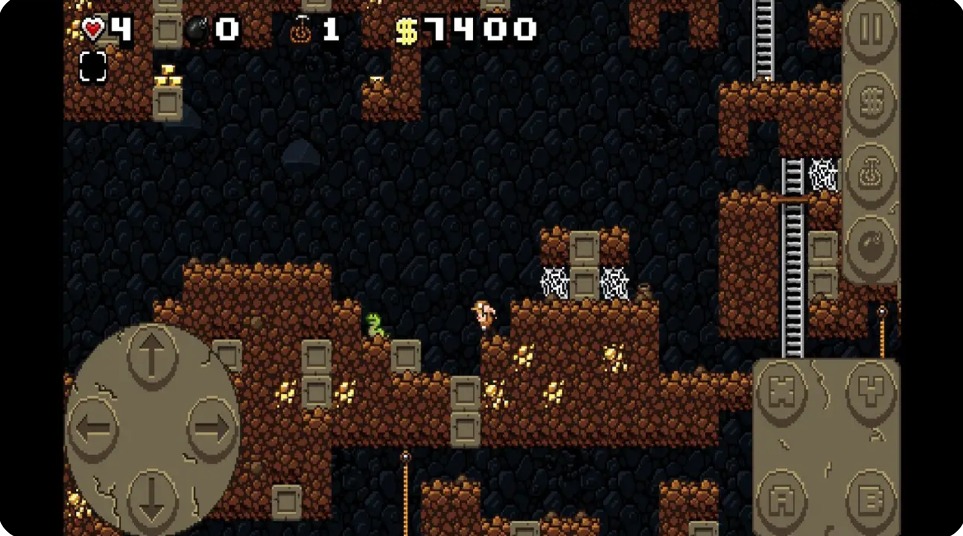Tap the up arrow on the d-pad
The height and width of the screenshot is (536, 963).
(x=152, y=357)
